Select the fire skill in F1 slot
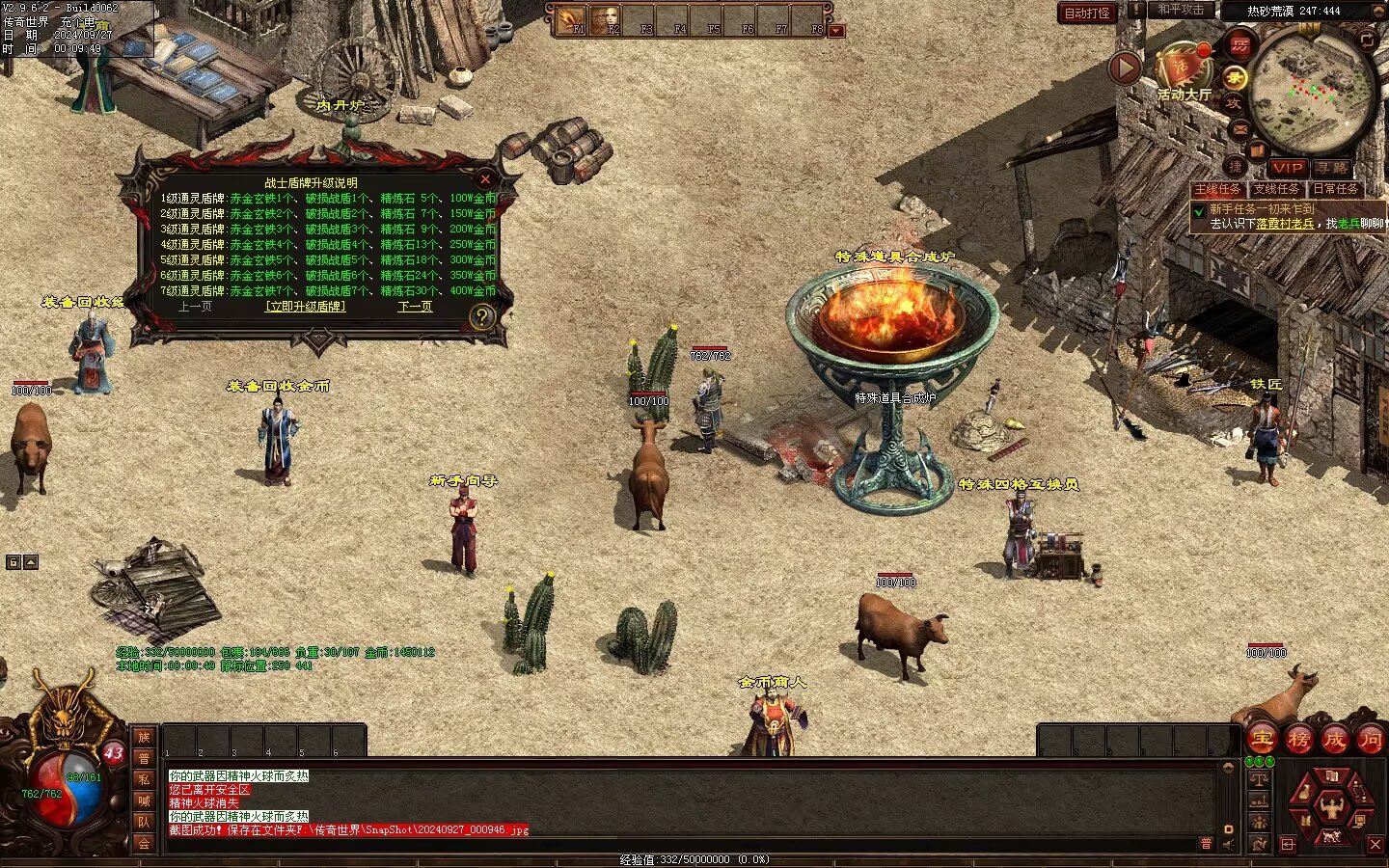This screenshot has width=1389, height=868. [571, 19]
